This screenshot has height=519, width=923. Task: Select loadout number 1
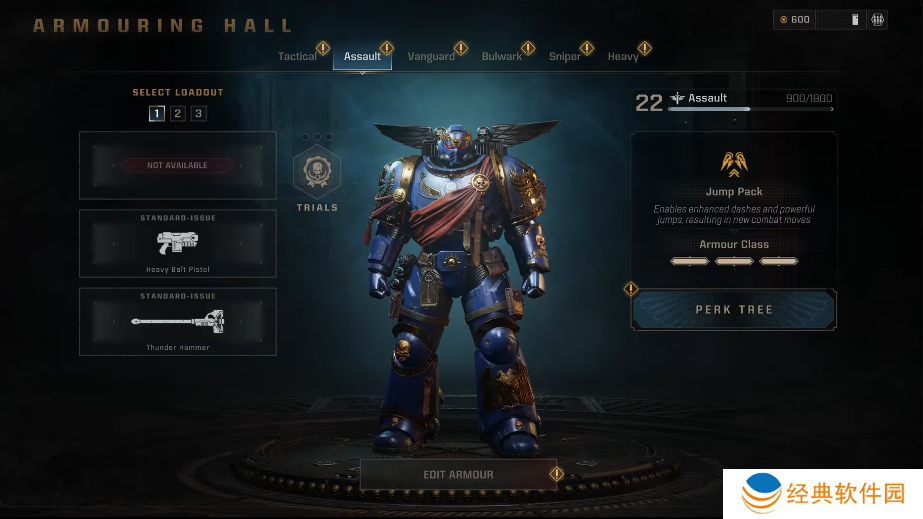[x=157, y=113]
